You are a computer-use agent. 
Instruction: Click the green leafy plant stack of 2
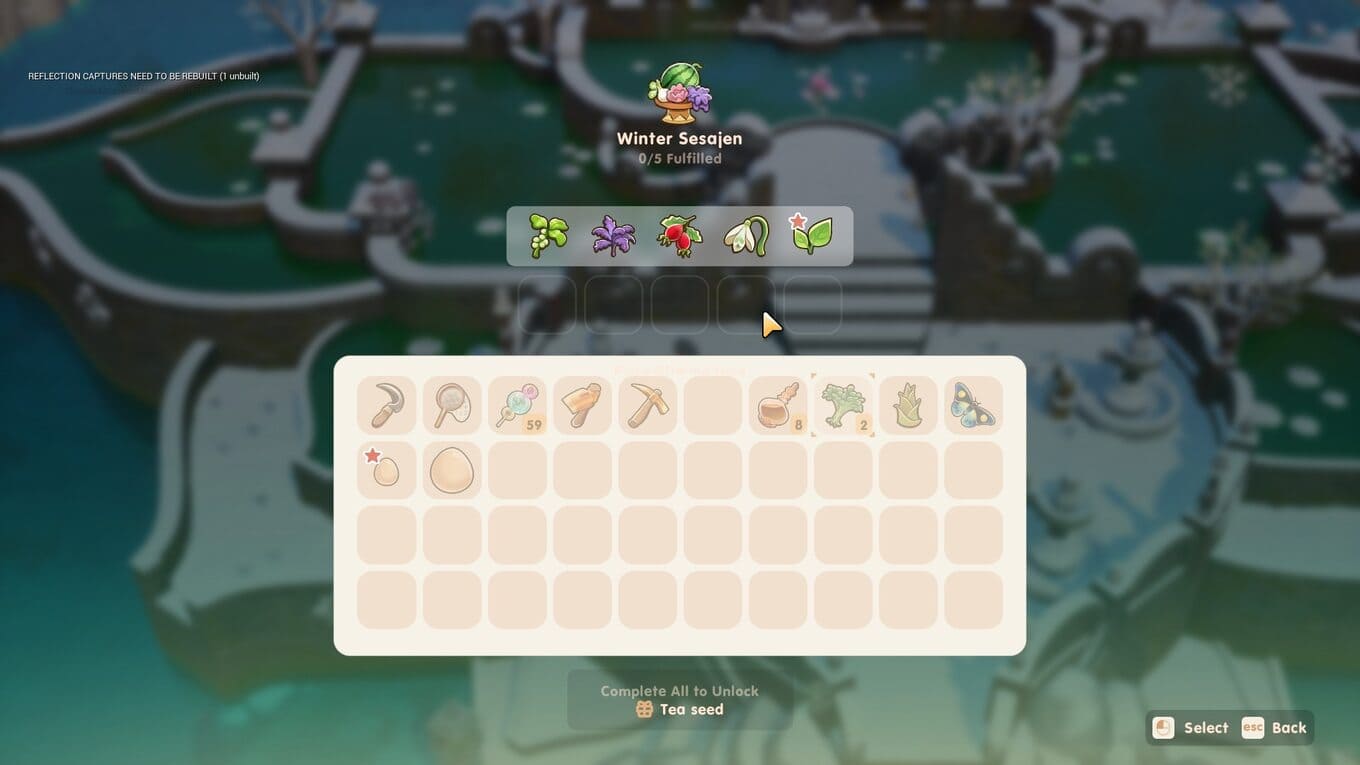843,406
